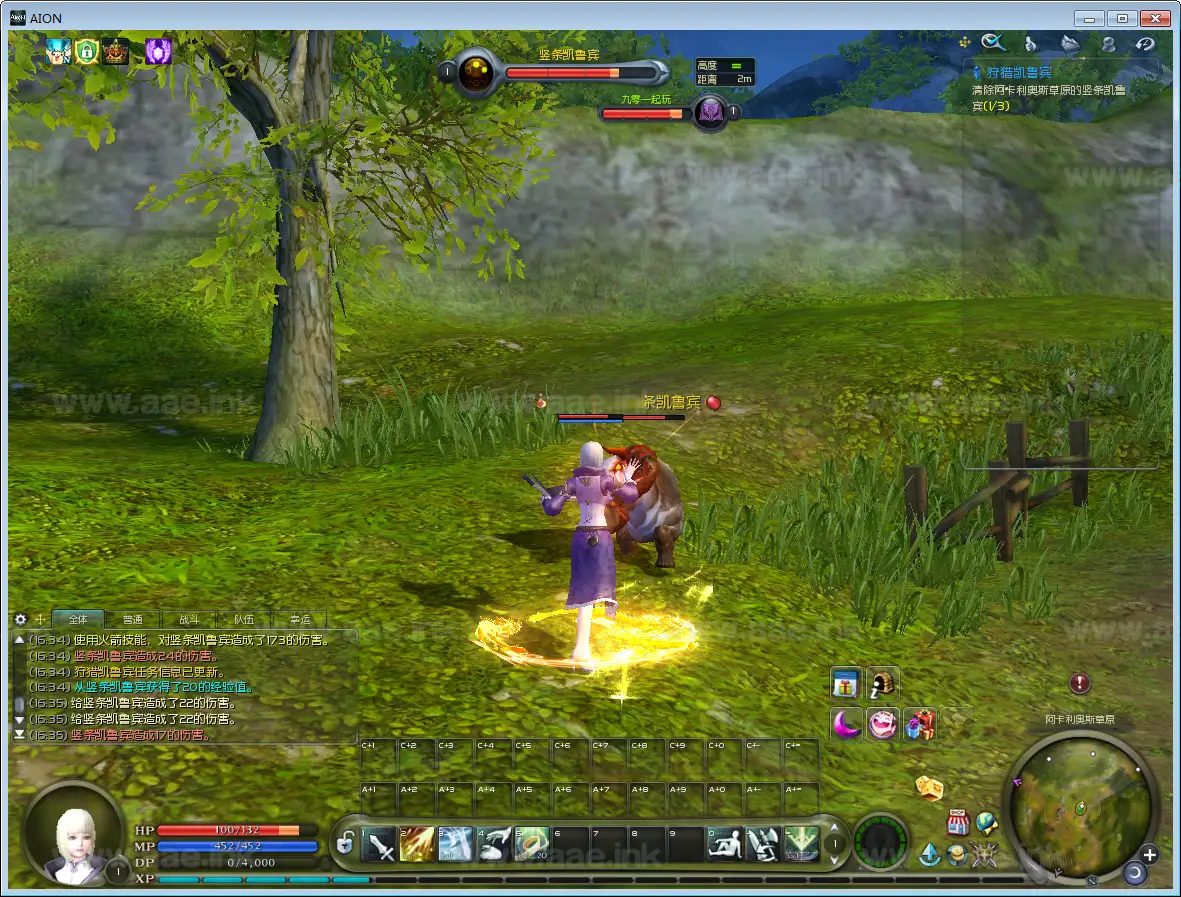1181x897 pixels.
Task: Switch to the 战斗 chat tab
Action: click(x=188, y=620)
